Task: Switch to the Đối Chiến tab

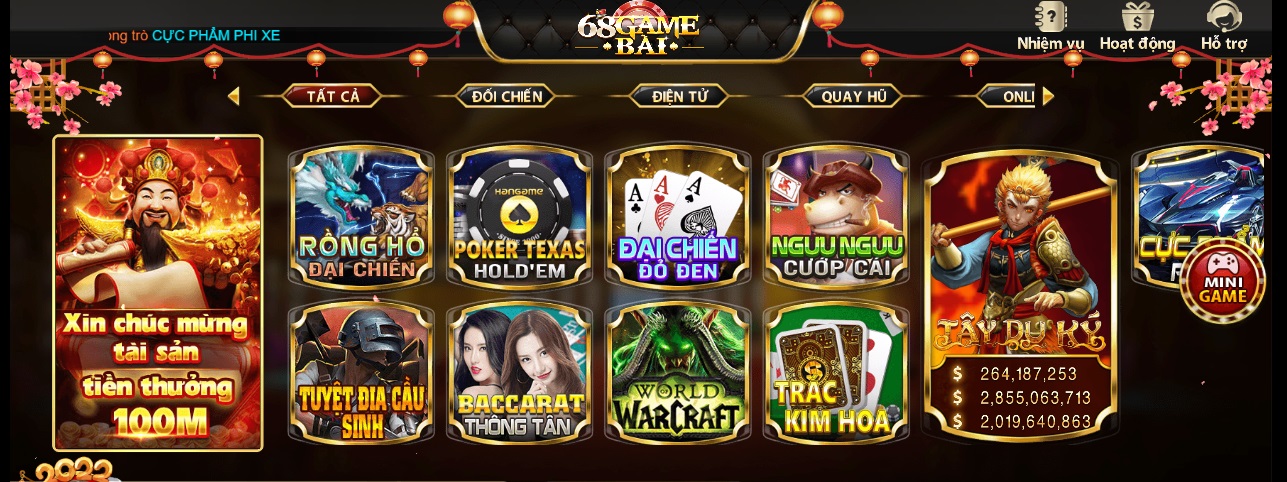Action: click(x=507, y=96)
